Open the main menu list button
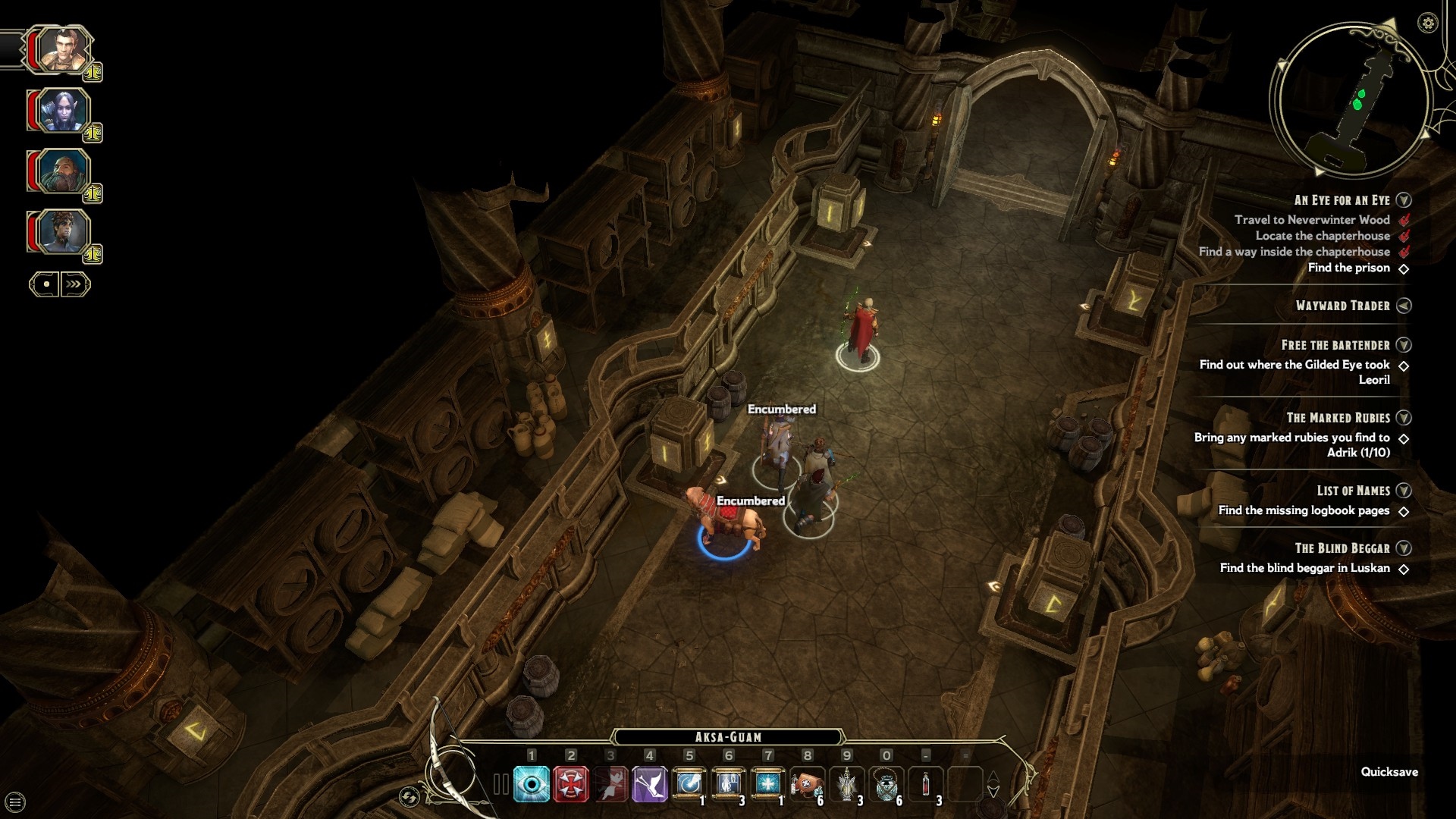This screenshot has height=819, width=1456. tap(15, 802)
